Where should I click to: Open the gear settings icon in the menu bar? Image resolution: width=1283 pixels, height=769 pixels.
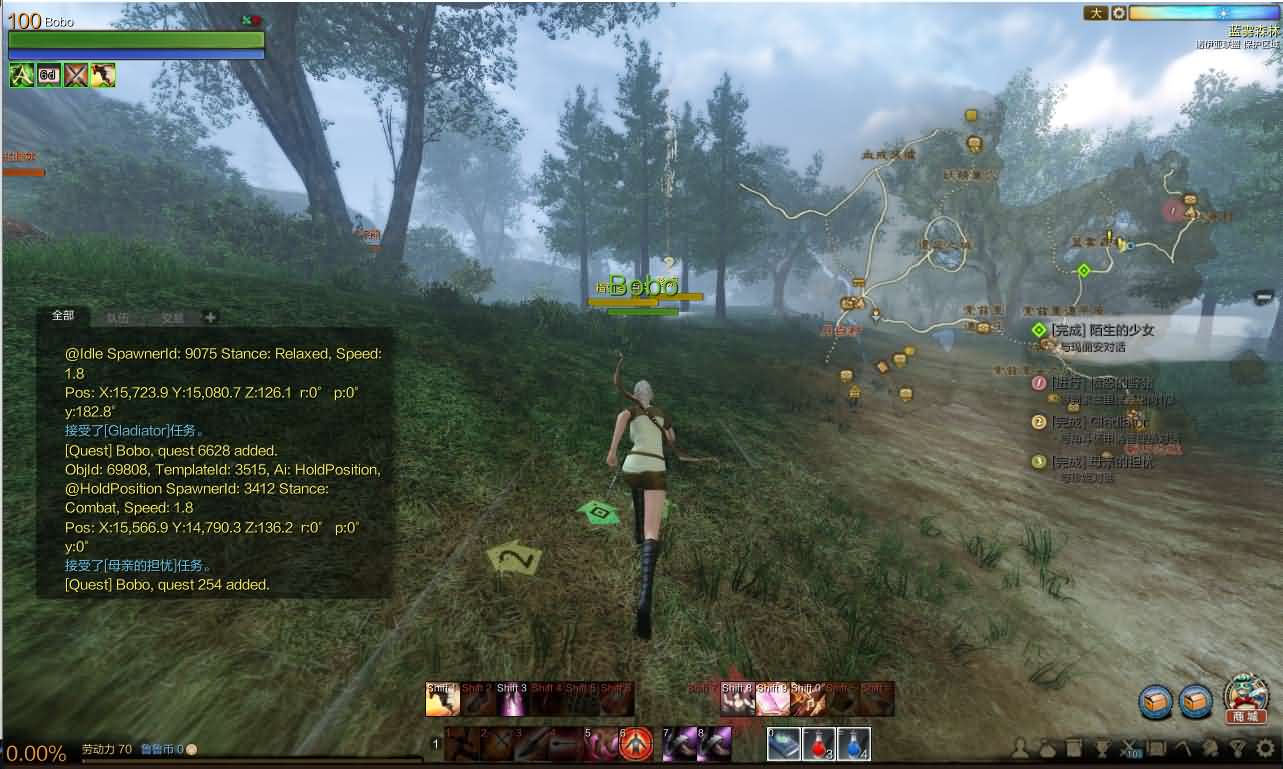(1265, 748)
